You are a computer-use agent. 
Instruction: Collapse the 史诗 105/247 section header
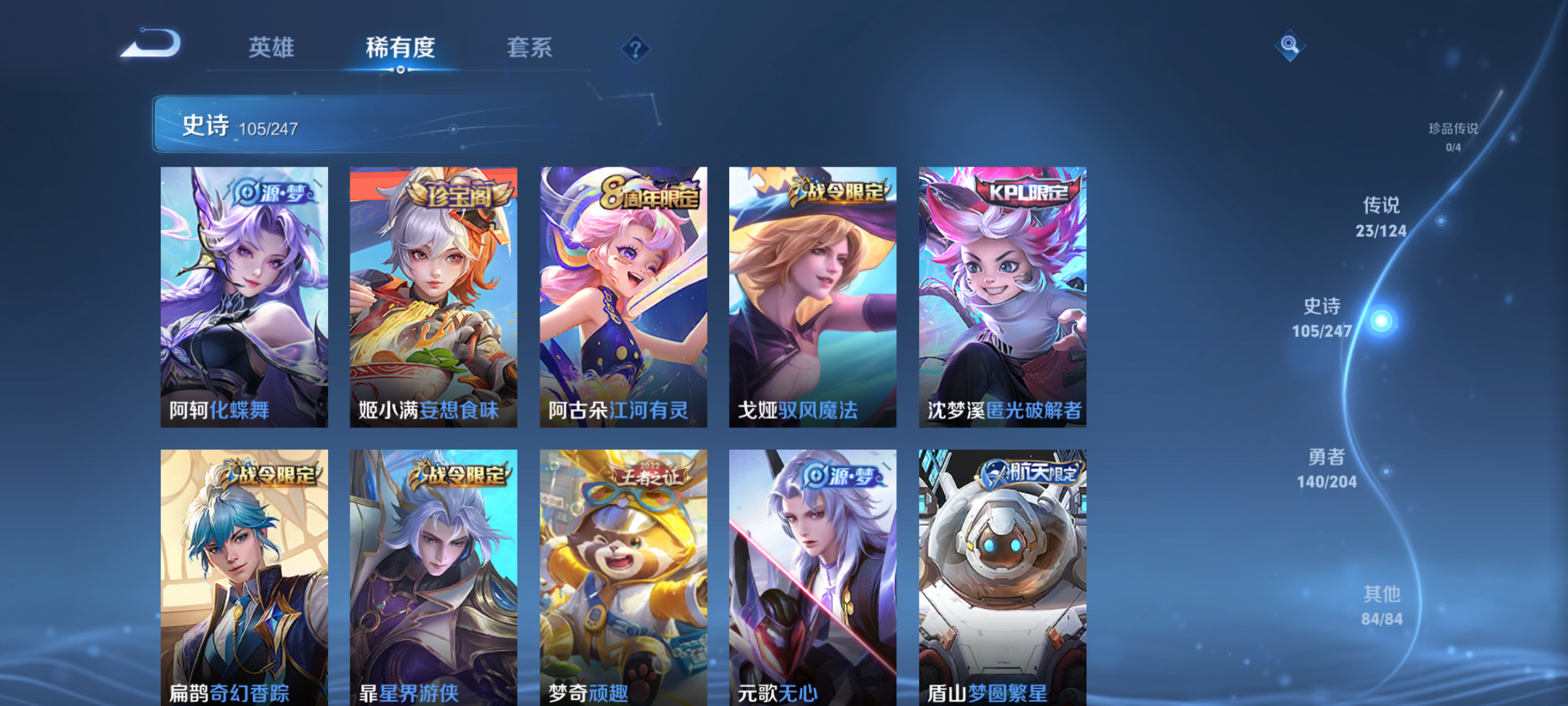405,124
